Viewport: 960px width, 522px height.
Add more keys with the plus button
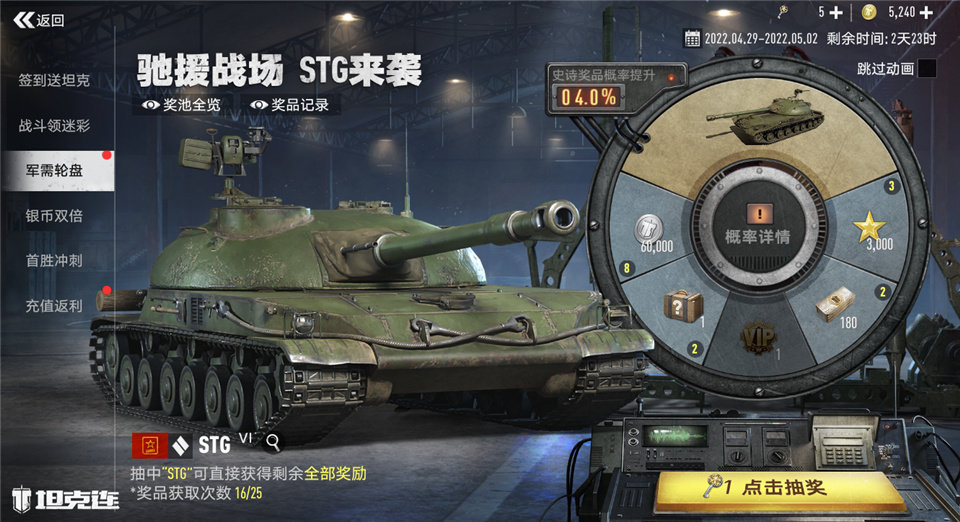(x=836, y=12)
